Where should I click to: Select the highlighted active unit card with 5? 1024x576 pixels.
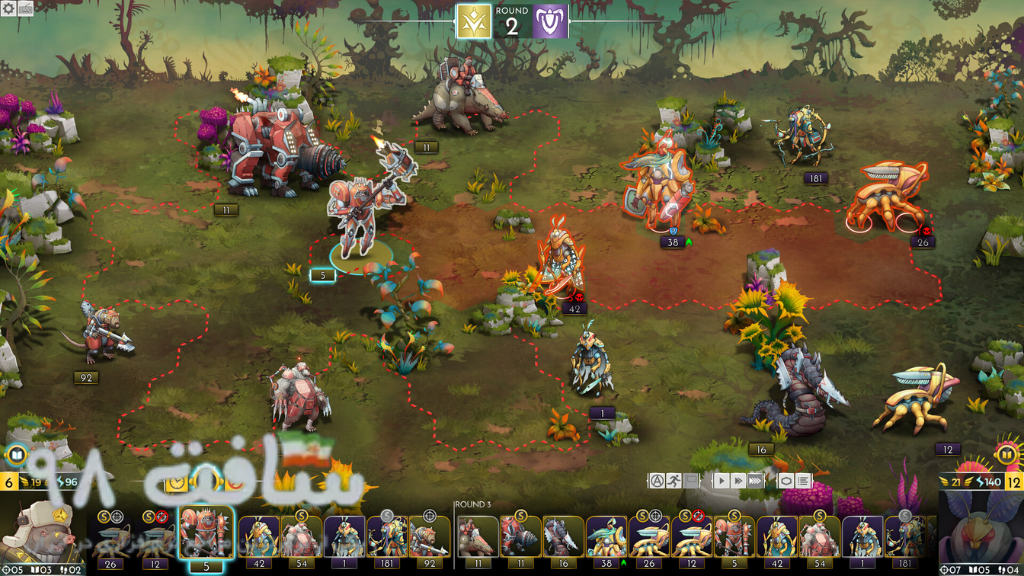pyautogui.click(x=206, y=535)
